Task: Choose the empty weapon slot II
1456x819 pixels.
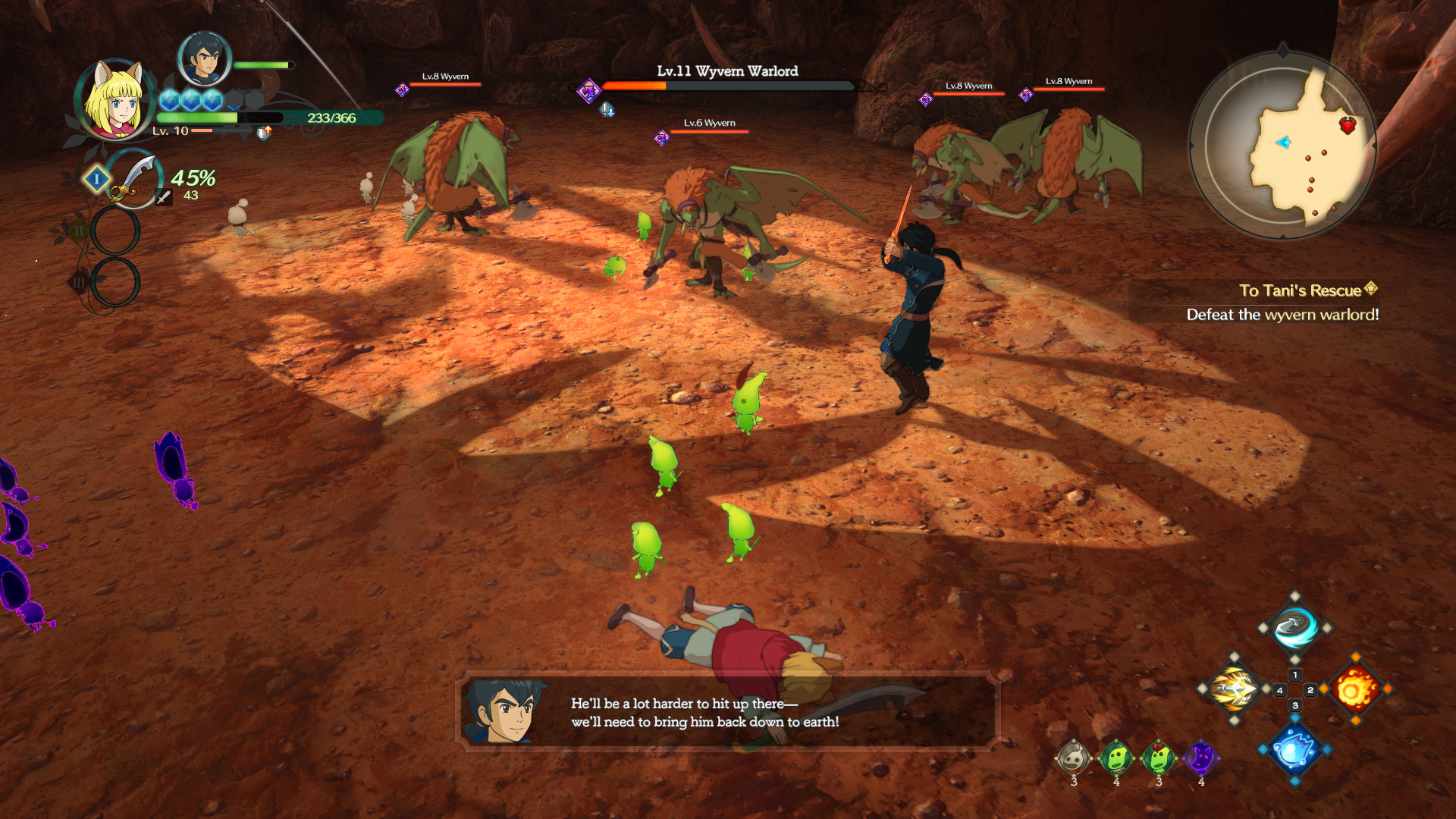Action: point(115,230)
